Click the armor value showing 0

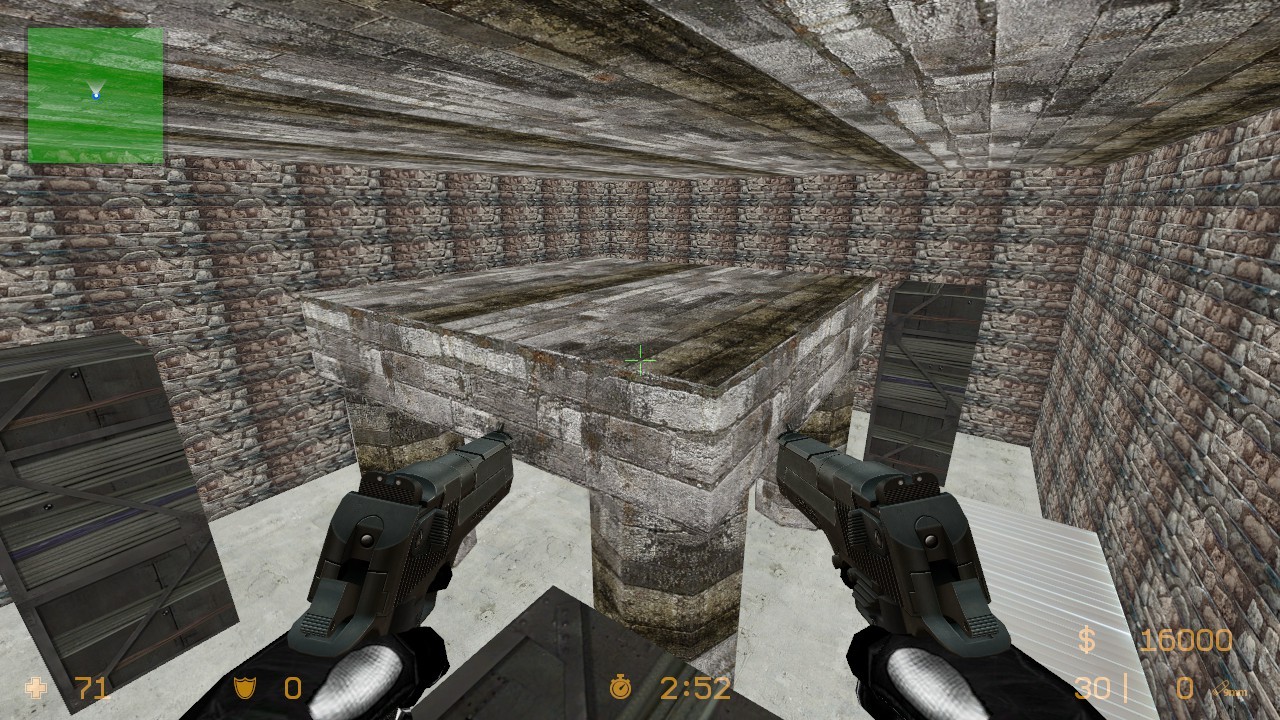pyautogui.click(x=295, y=687)
